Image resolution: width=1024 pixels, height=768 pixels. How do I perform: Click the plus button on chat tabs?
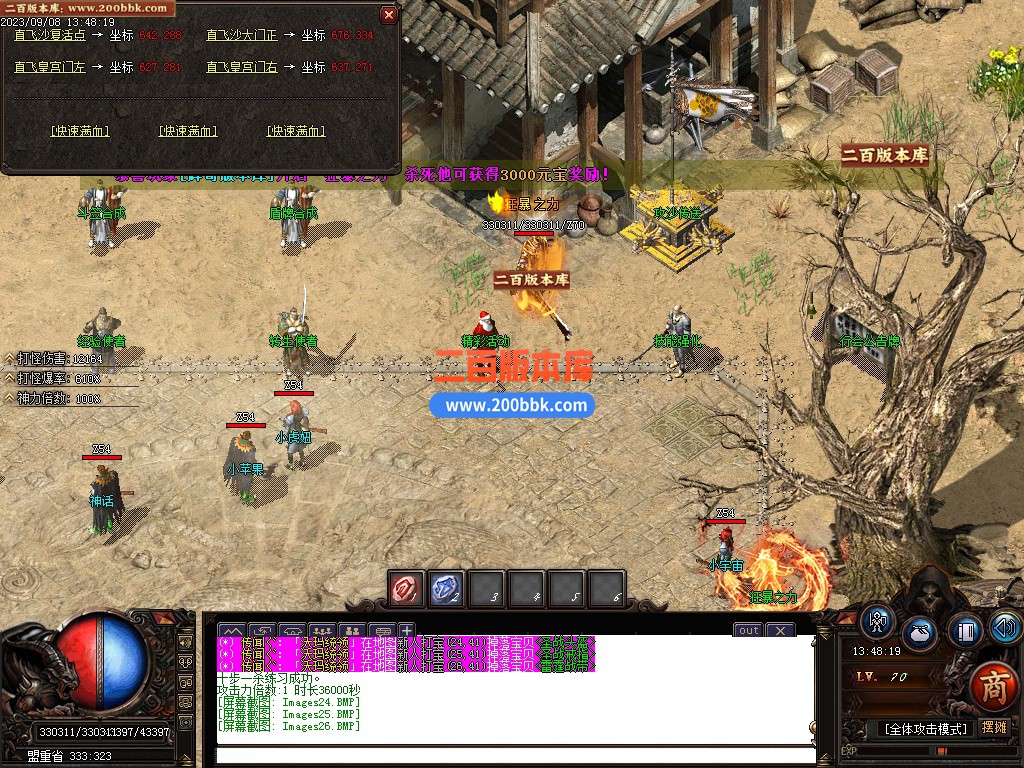pos(407,630)
